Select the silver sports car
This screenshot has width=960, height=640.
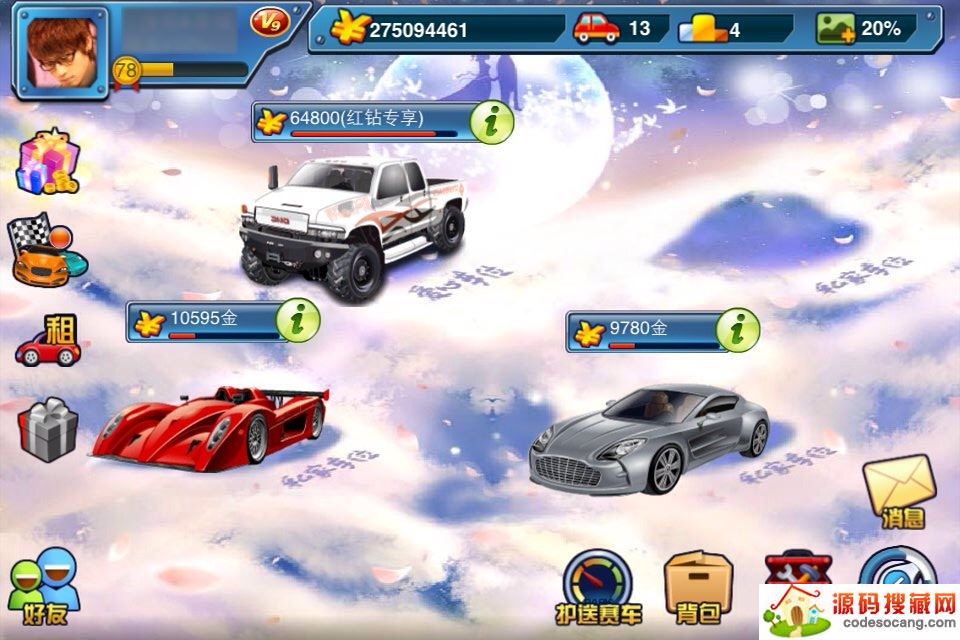pyautogui.click(x=648, y=438)
